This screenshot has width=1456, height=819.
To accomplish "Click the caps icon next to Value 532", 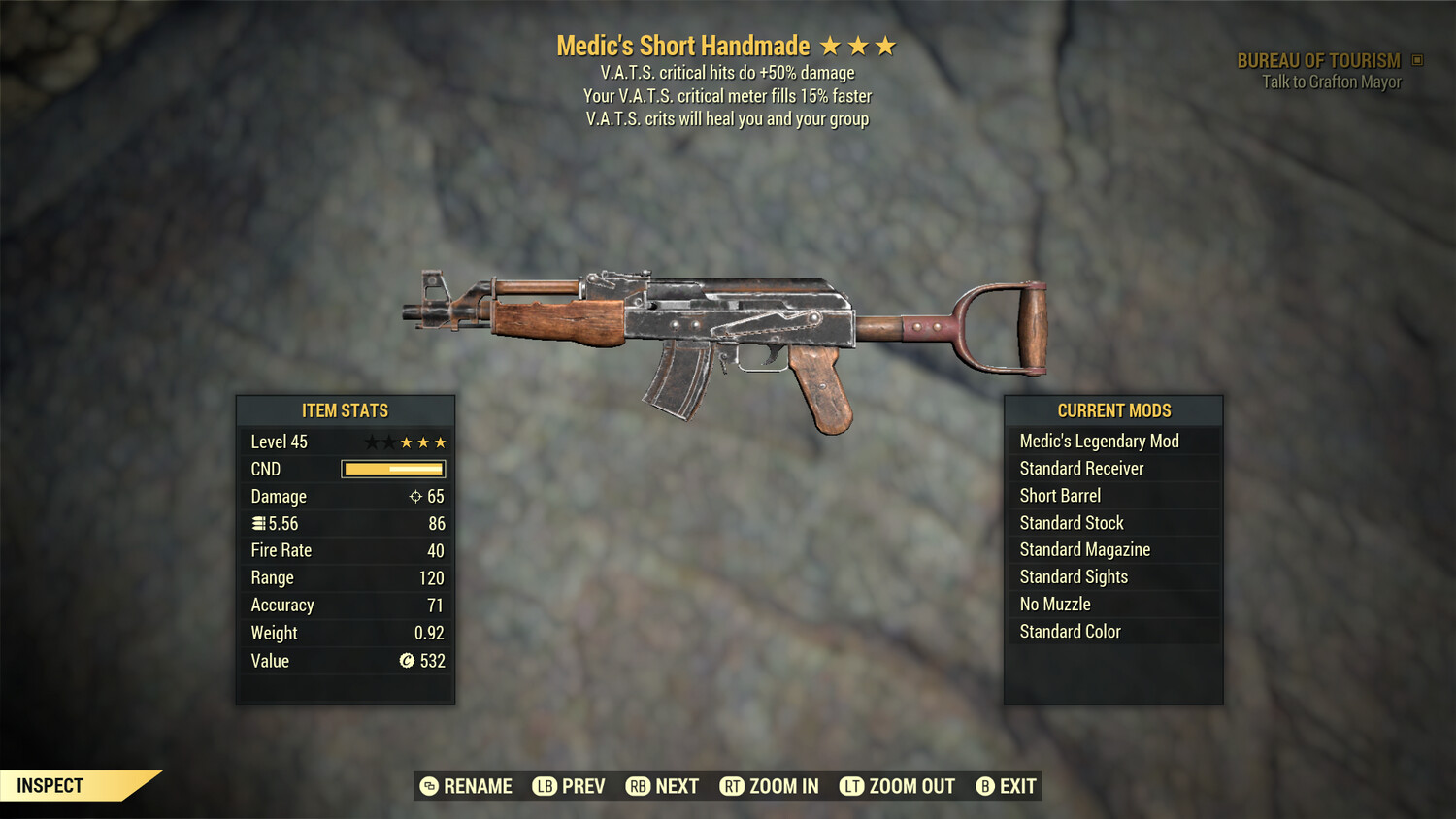I will coord(406,661).
